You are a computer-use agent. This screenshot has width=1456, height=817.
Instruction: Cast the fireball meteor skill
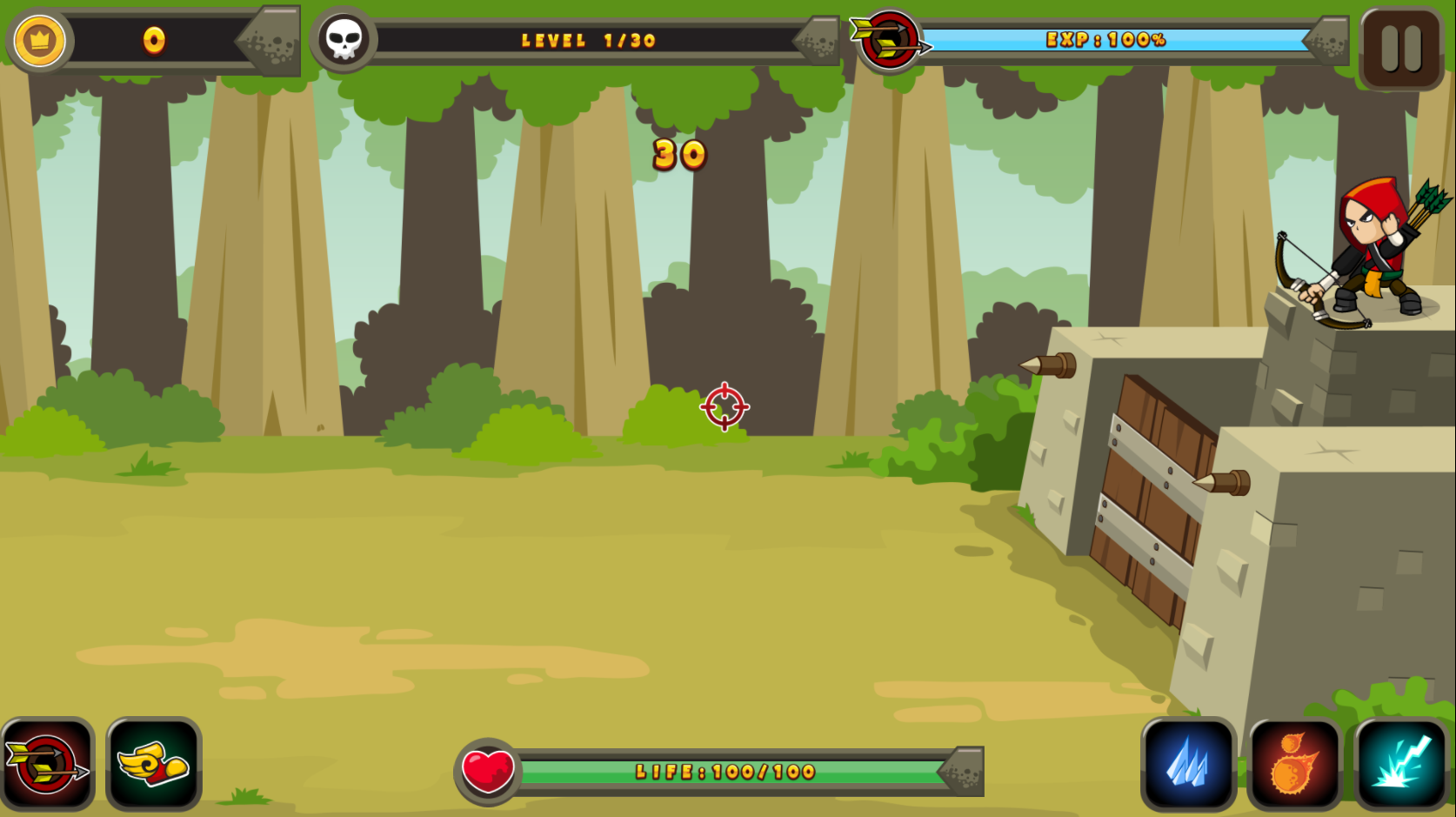click(1294, 766)
